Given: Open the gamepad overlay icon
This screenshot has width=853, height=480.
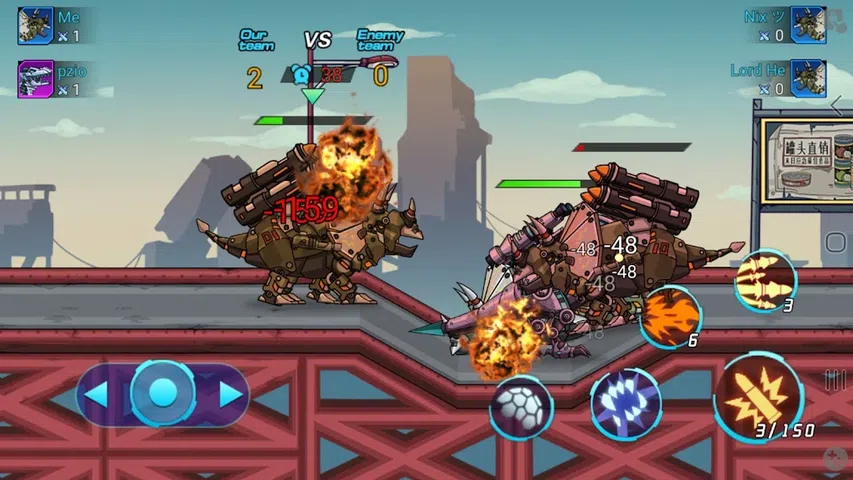Looking at the screenshot, I should pyautogui.click(x=835, y=458).
